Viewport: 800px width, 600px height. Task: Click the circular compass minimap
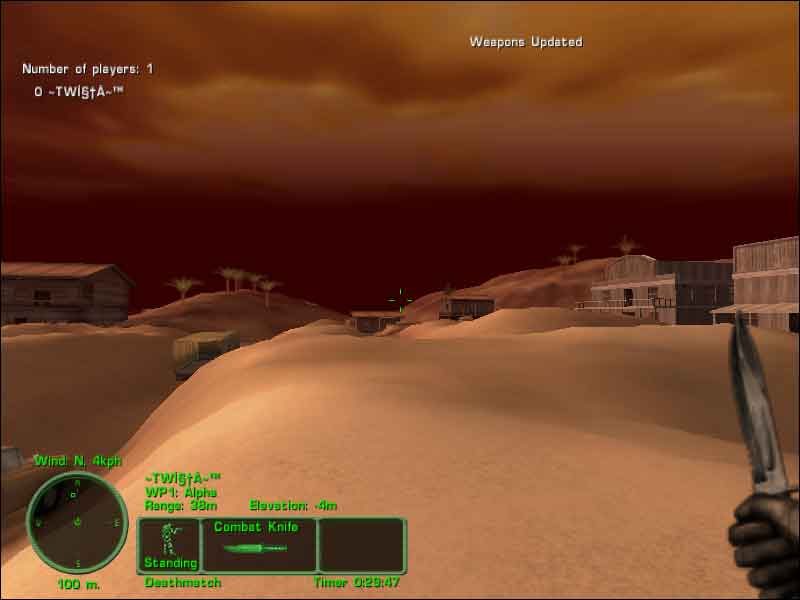tap(77, 522)
